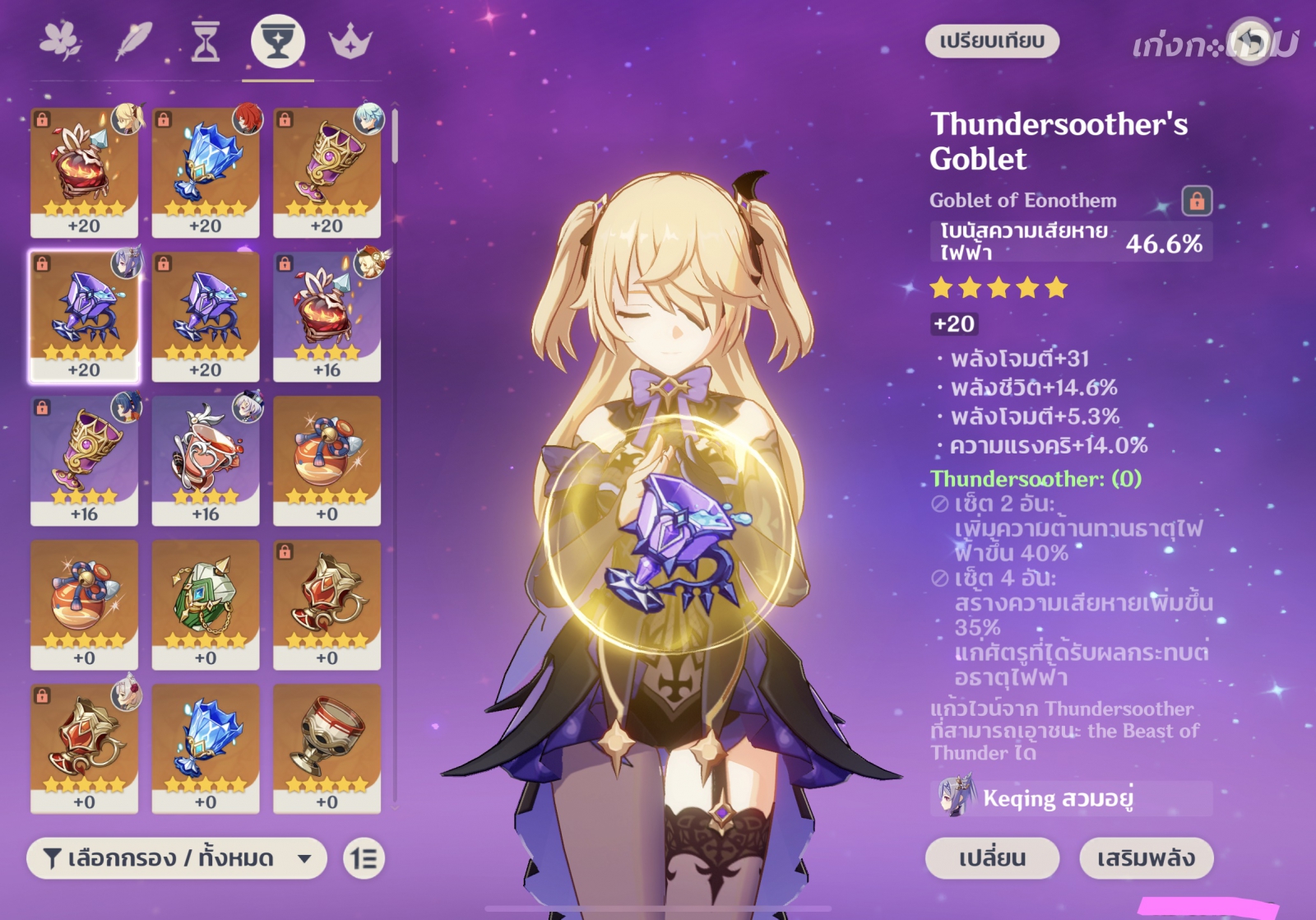Switch to the crown circlet tab
This screenshot has width=1316, height=920.
(x=350, y=41)
